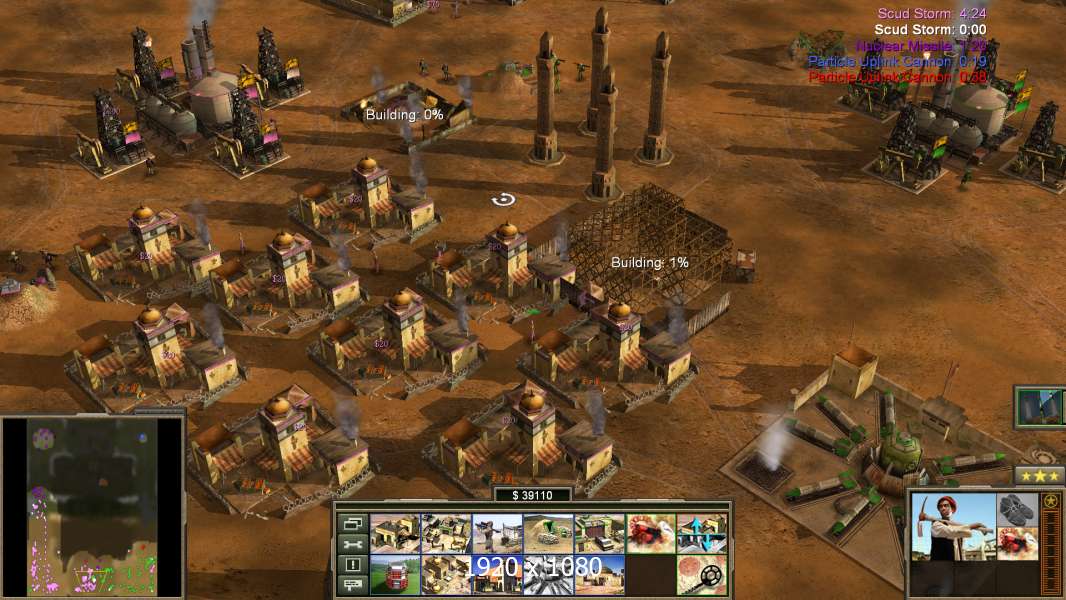Build a Stinger Site from the command bar
Image resolution: width=1066 pixels, height=600 pixels.
[497, 534]
